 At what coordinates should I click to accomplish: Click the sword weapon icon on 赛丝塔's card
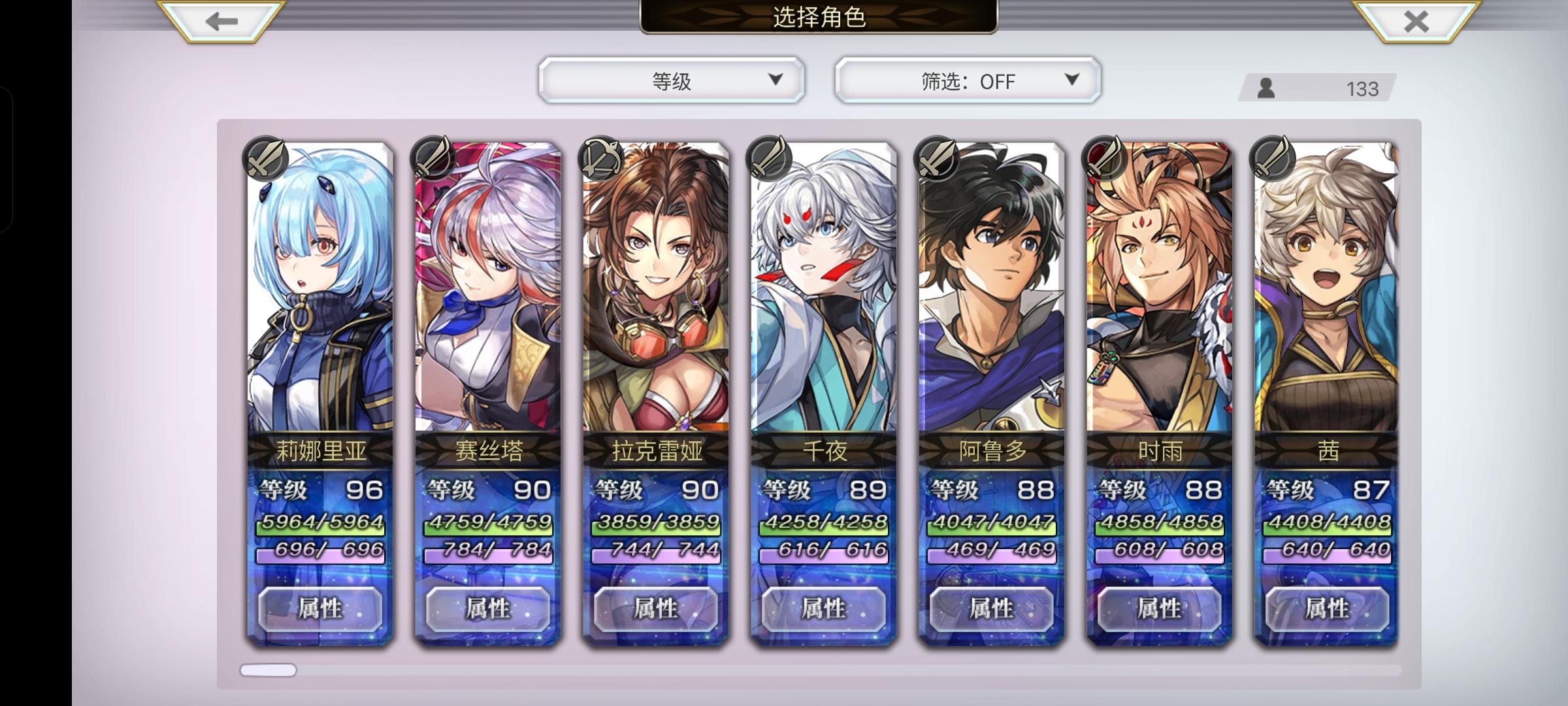click(x=431, y=159)
